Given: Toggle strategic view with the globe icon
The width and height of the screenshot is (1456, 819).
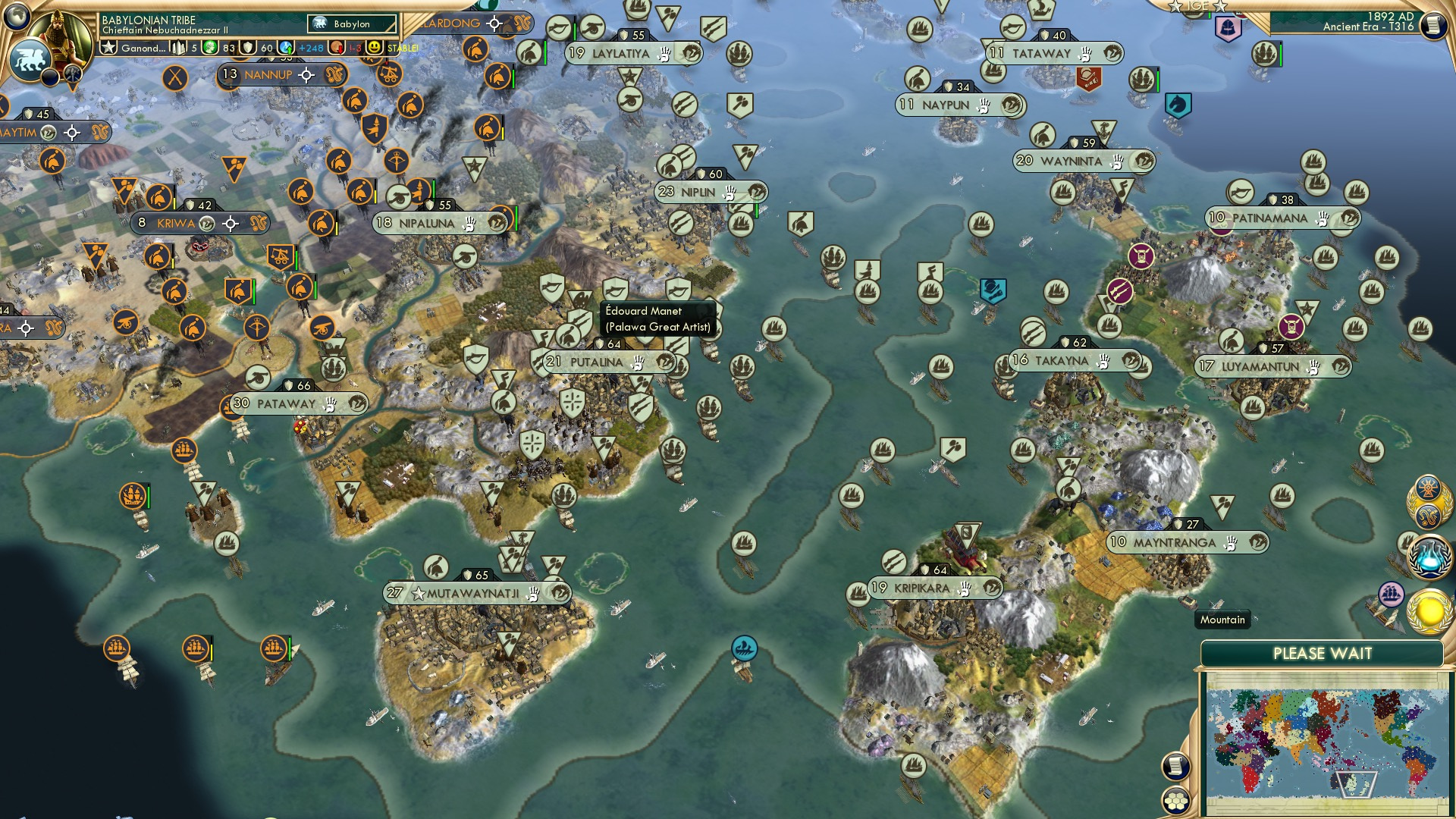Looking at the screenshot, I should [17, 16].
